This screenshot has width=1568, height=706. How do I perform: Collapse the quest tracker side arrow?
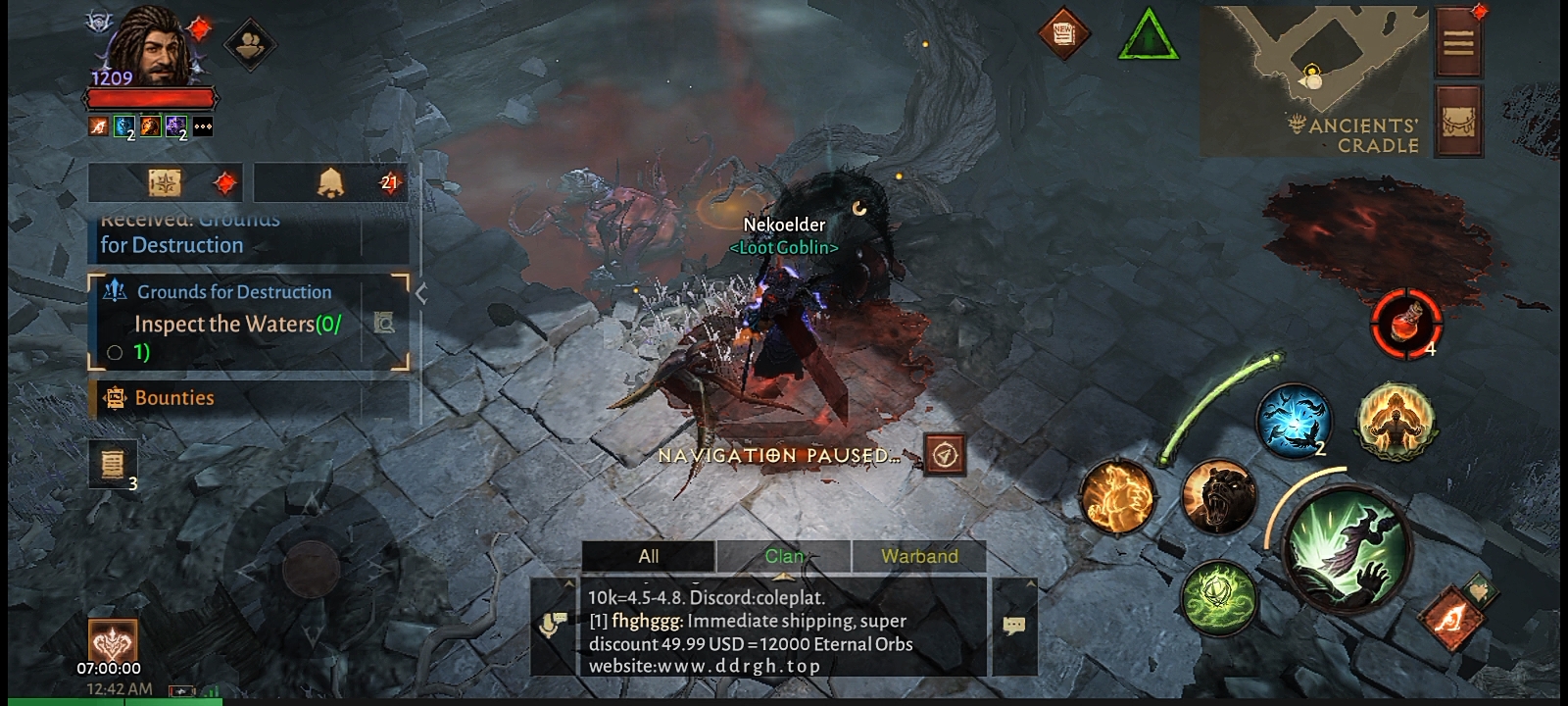(x=421, y=293)
